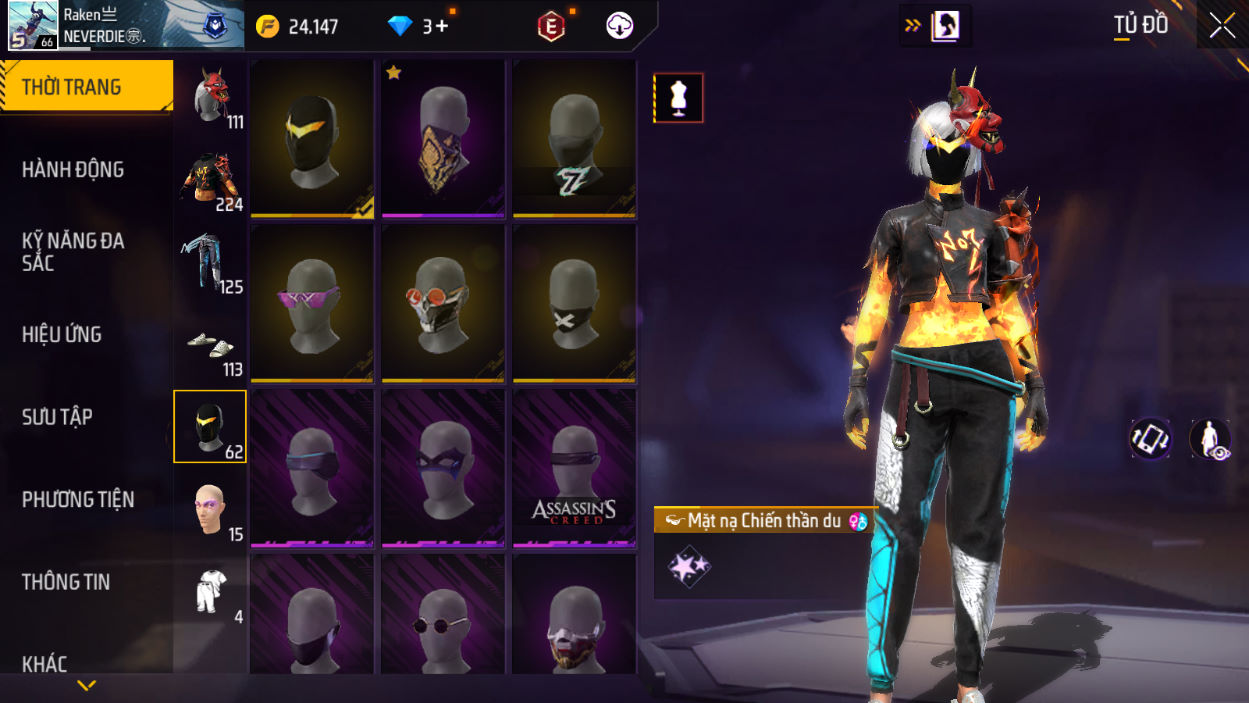The width and height of the screenshot is (1249, 703).
Task: Go to the HIỆU ỨNG tab
Action: (x=62, y=335)
